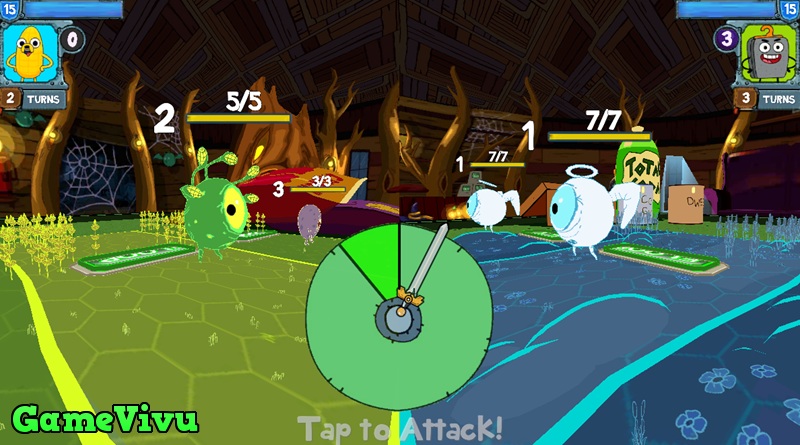This screenshot has width=800, height=445.
Task: Select the green opponent portrait
Action: (768, 55)
